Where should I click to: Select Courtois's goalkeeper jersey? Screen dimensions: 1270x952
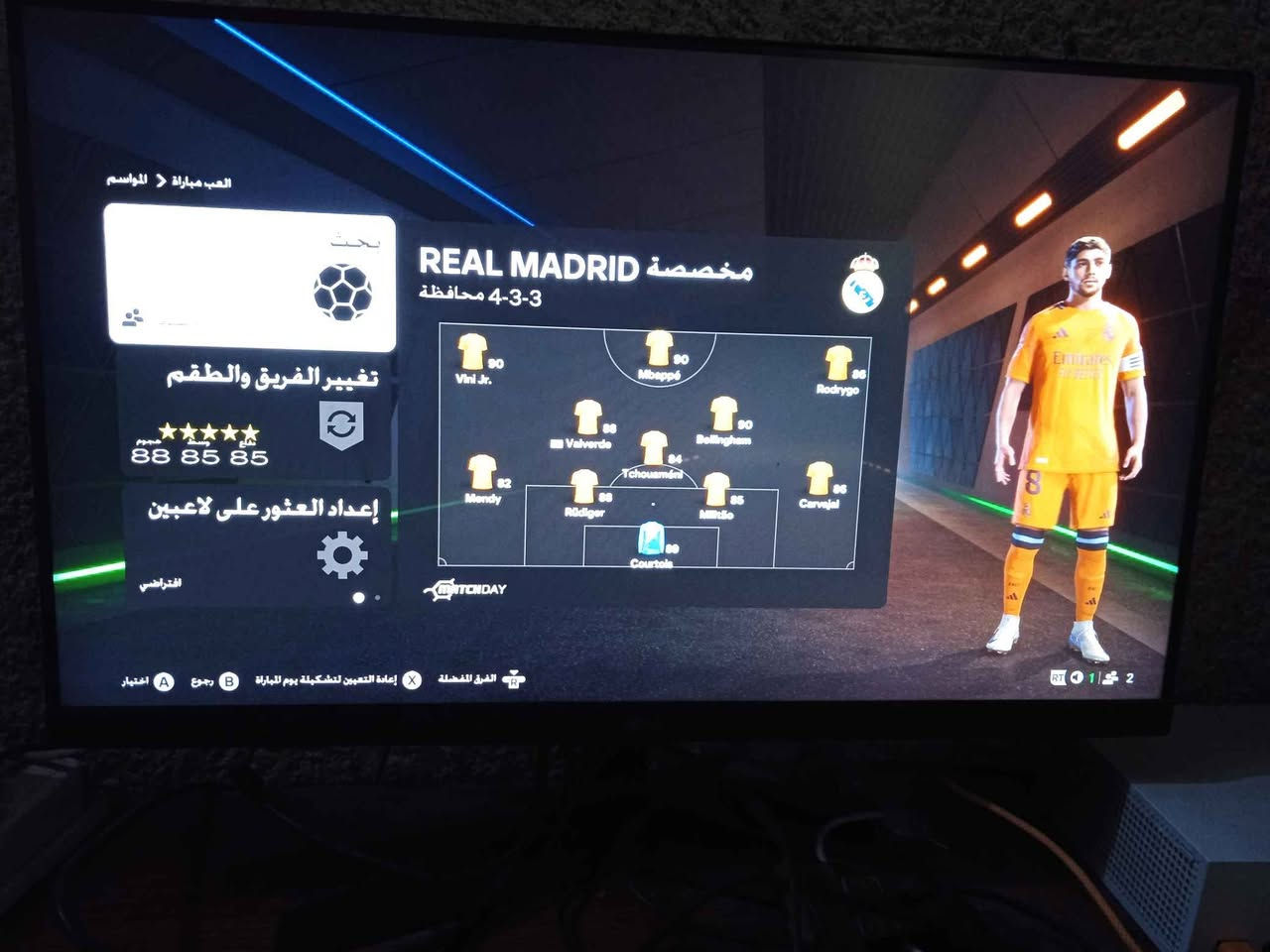click(652, 538)
